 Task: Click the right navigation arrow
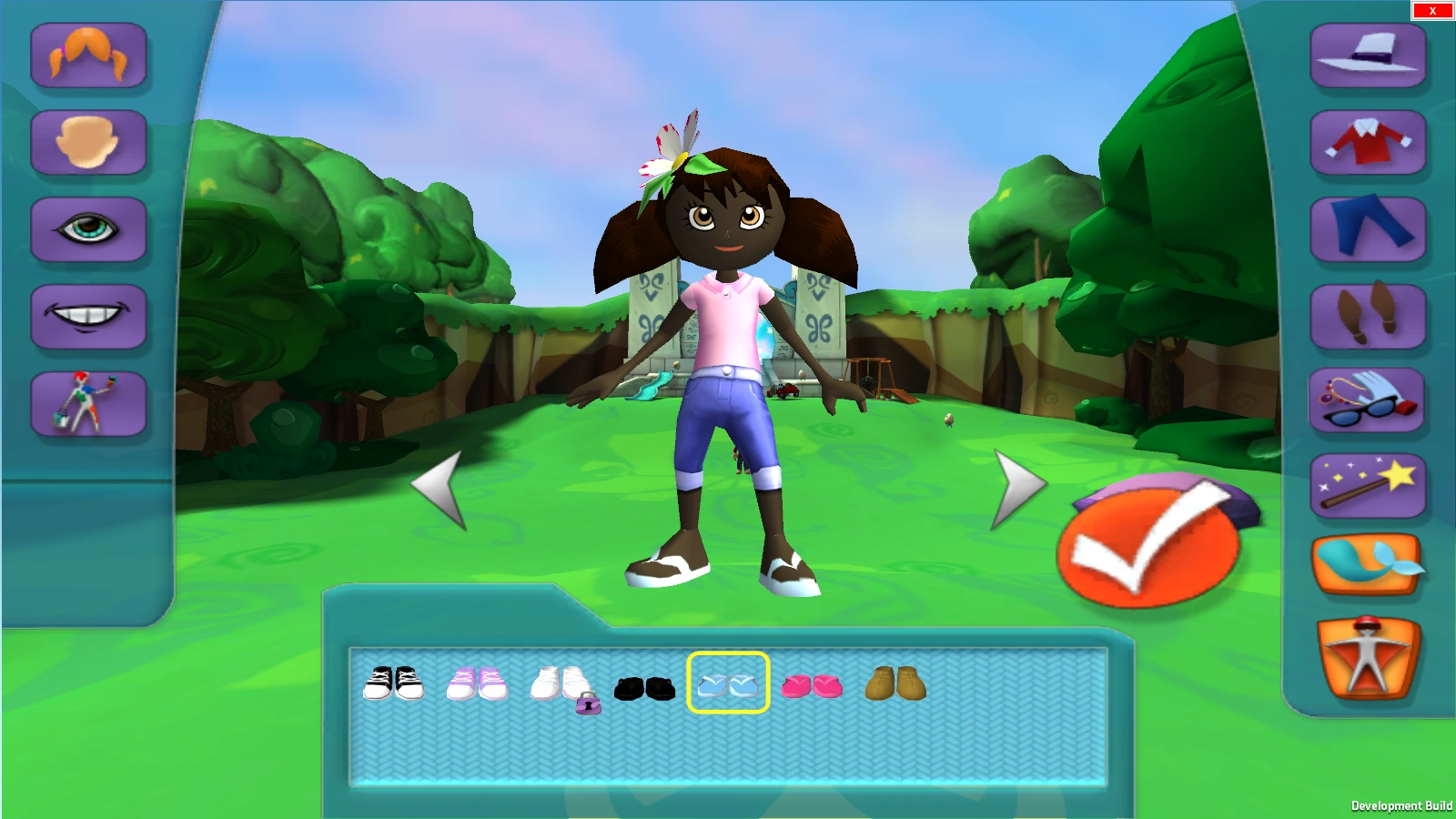click(x=1019, y=487)
